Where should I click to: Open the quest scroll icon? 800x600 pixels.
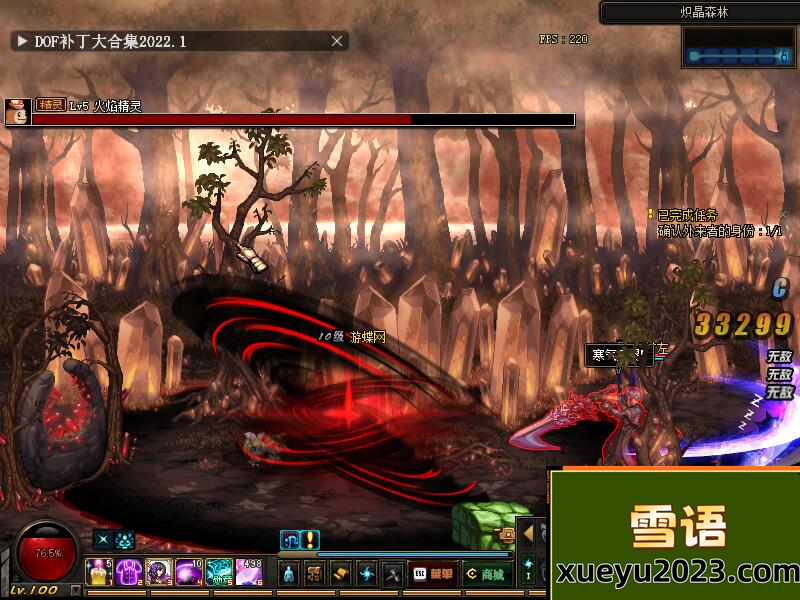[341, 574]
